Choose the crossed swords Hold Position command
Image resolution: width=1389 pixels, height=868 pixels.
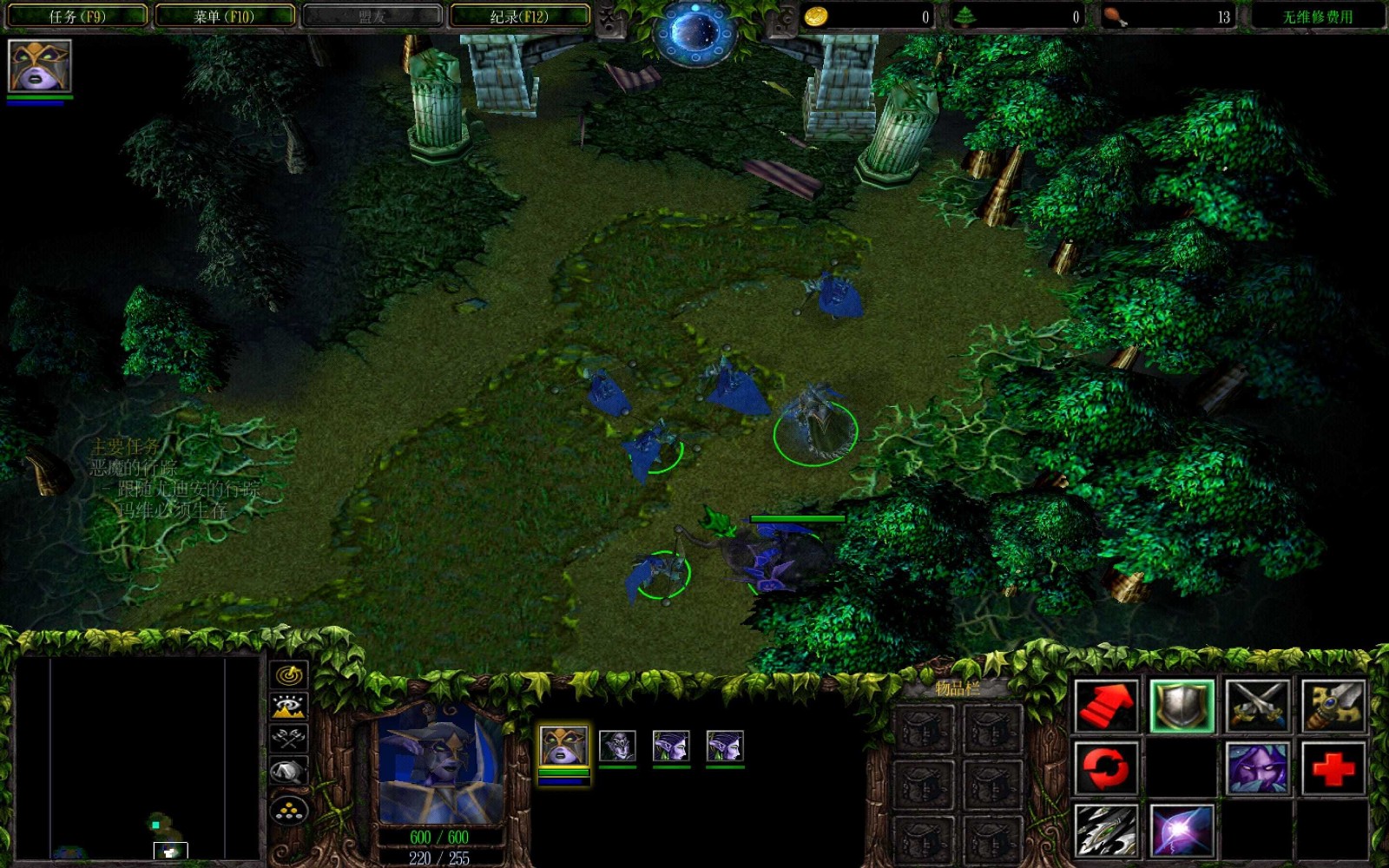pyautogui.click(x=1257, y=706)
